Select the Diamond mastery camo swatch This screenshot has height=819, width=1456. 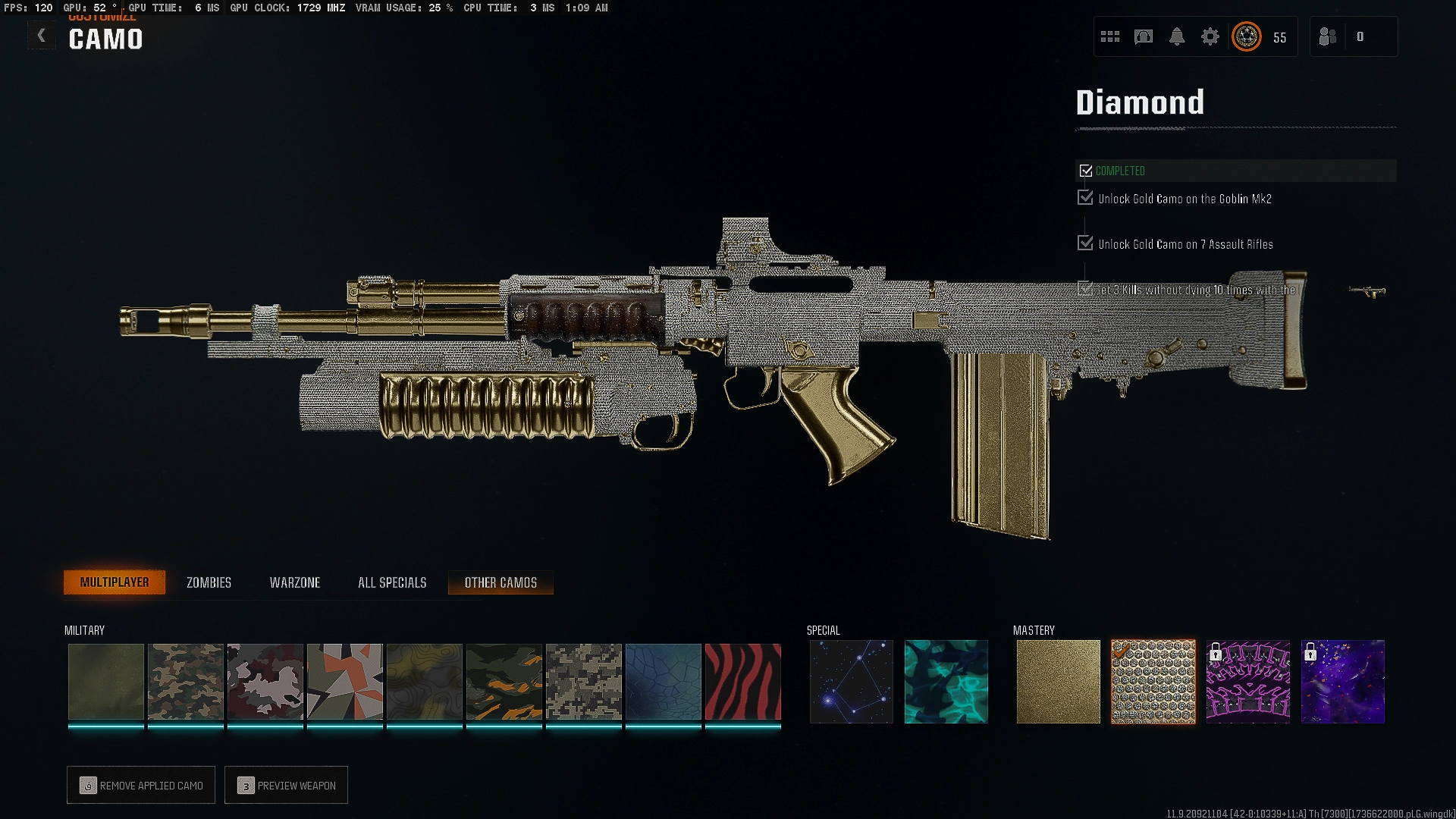point(1153,682)
